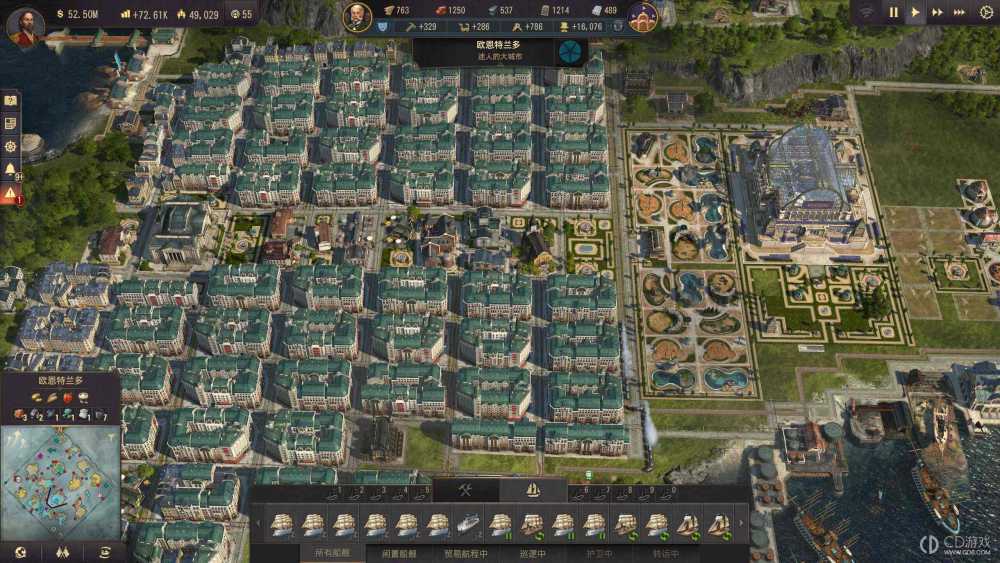
Task: Open the bell notifications icon
Action: (10, 168)
